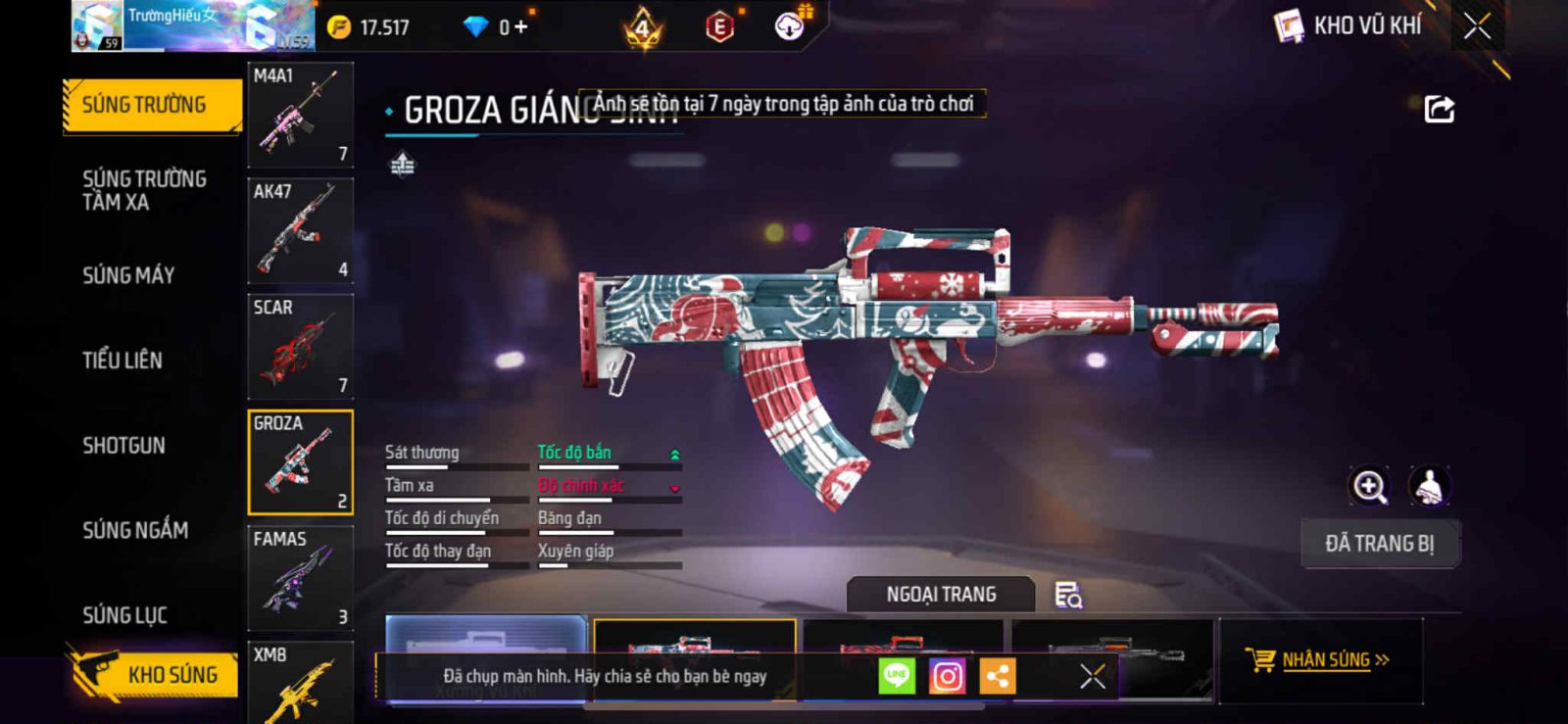Show the Shotgun weapon list
The image size is (1568, 724).
pos(123,446)
